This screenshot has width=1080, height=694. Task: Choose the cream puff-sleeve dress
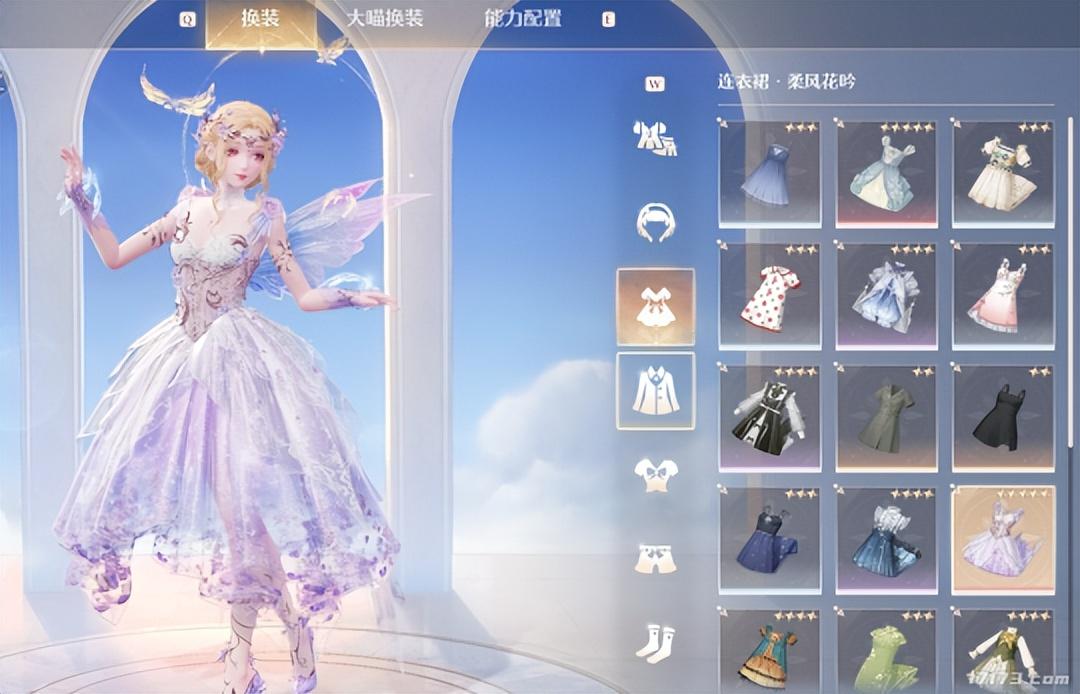(x=1003, y=174)
